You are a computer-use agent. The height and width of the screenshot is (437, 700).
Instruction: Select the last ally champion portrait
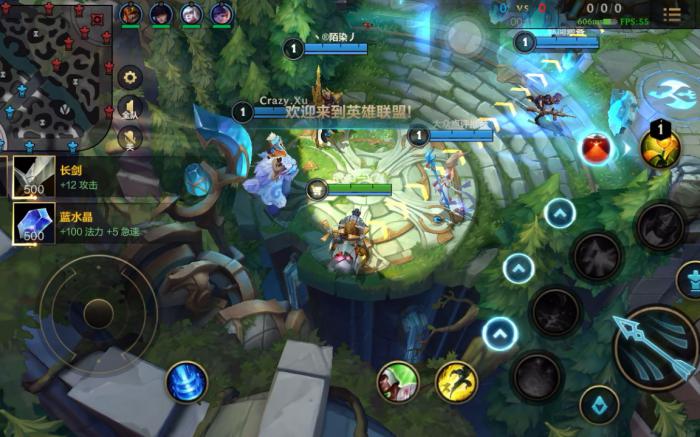[x=221, y=14]
